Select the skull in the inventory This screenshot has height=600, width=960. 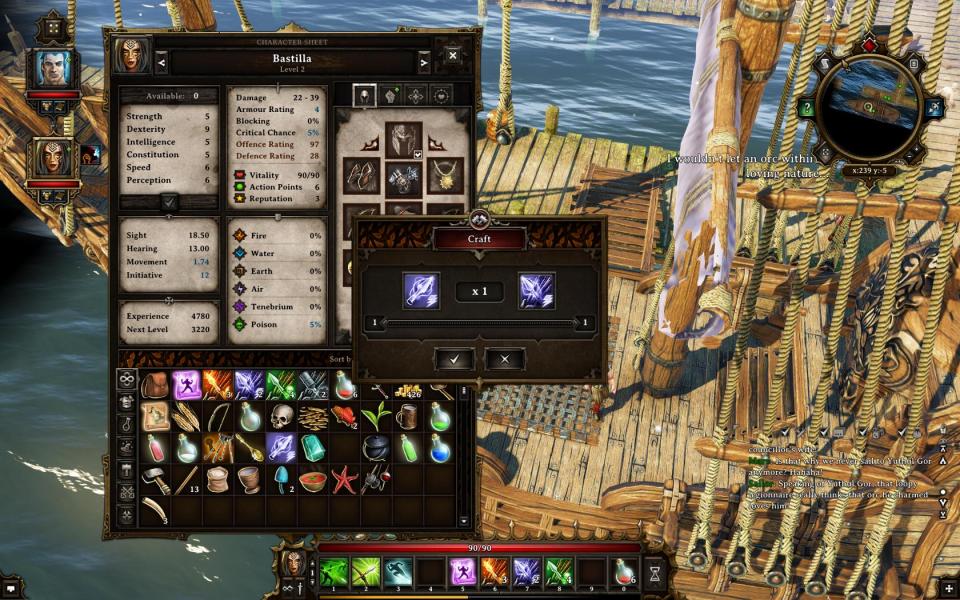281,416
